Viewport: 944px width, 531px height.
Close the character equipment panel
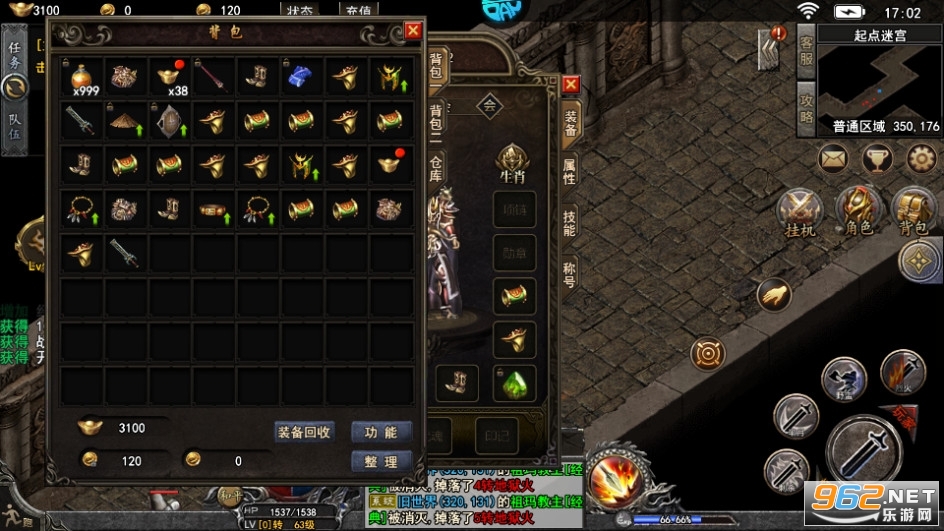(x=571, y=85)
